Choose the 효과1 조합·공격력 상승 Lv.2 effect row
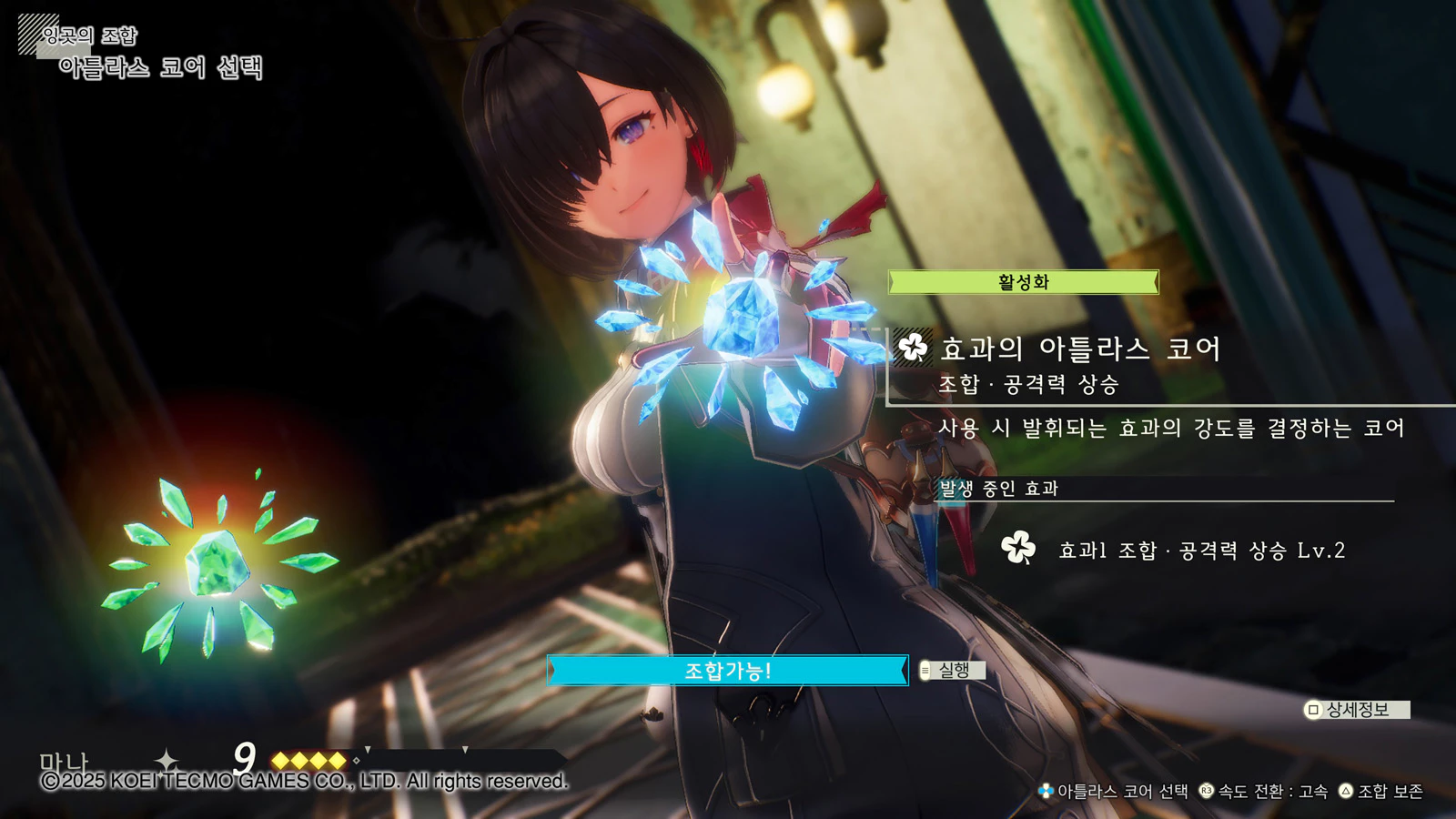 point(1200,551)
